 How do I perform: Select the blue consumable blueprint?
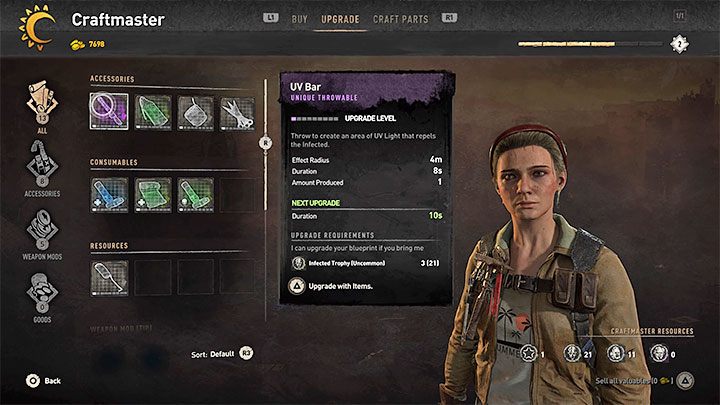coord(108,194)
